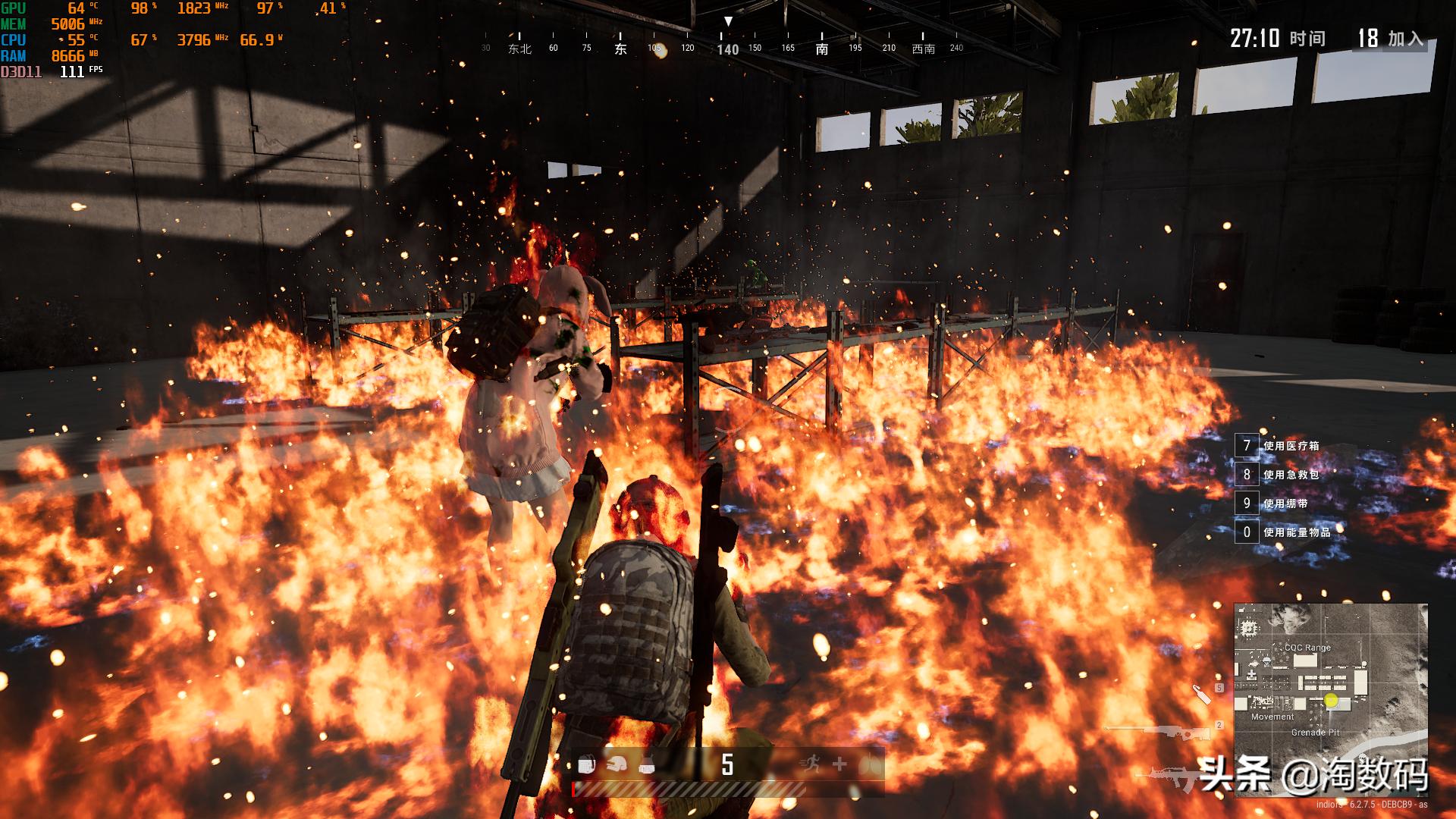Click the Grenade Pit label on the minimap
Image resolution: width=1456 pixels, height=819 pixels.
[1315, 733]
